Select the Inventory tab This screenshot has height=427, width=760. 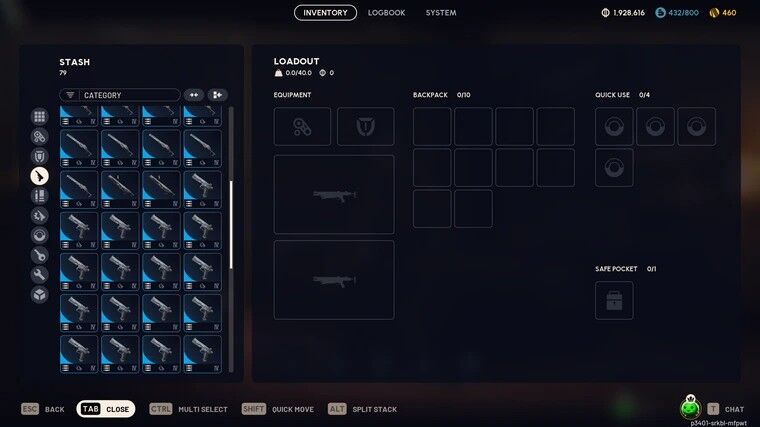[325, 13]
